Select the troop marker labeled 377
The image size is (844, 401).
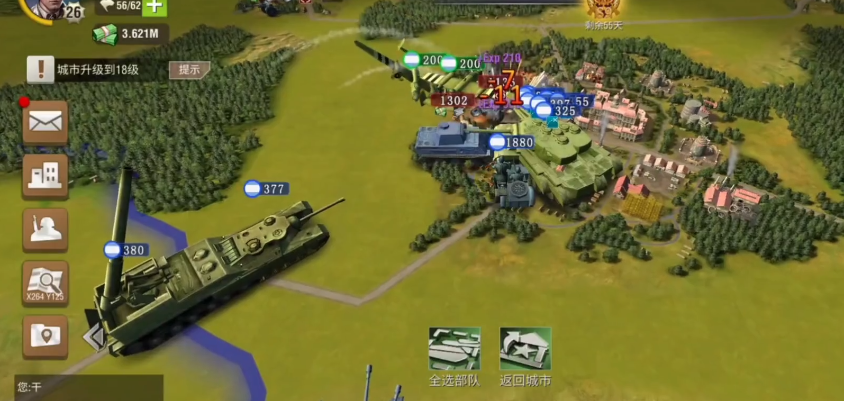[266, 189]
